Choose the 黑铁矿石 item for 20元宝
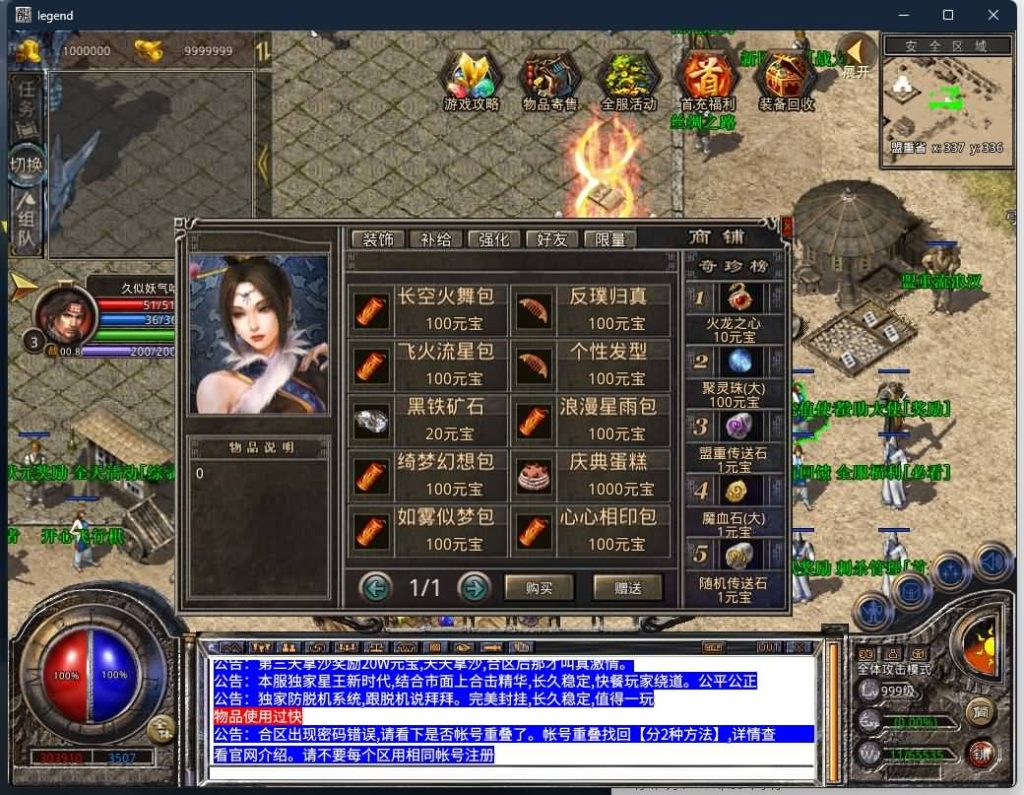This screenshot has width=1024, height=795. (428, 419)
